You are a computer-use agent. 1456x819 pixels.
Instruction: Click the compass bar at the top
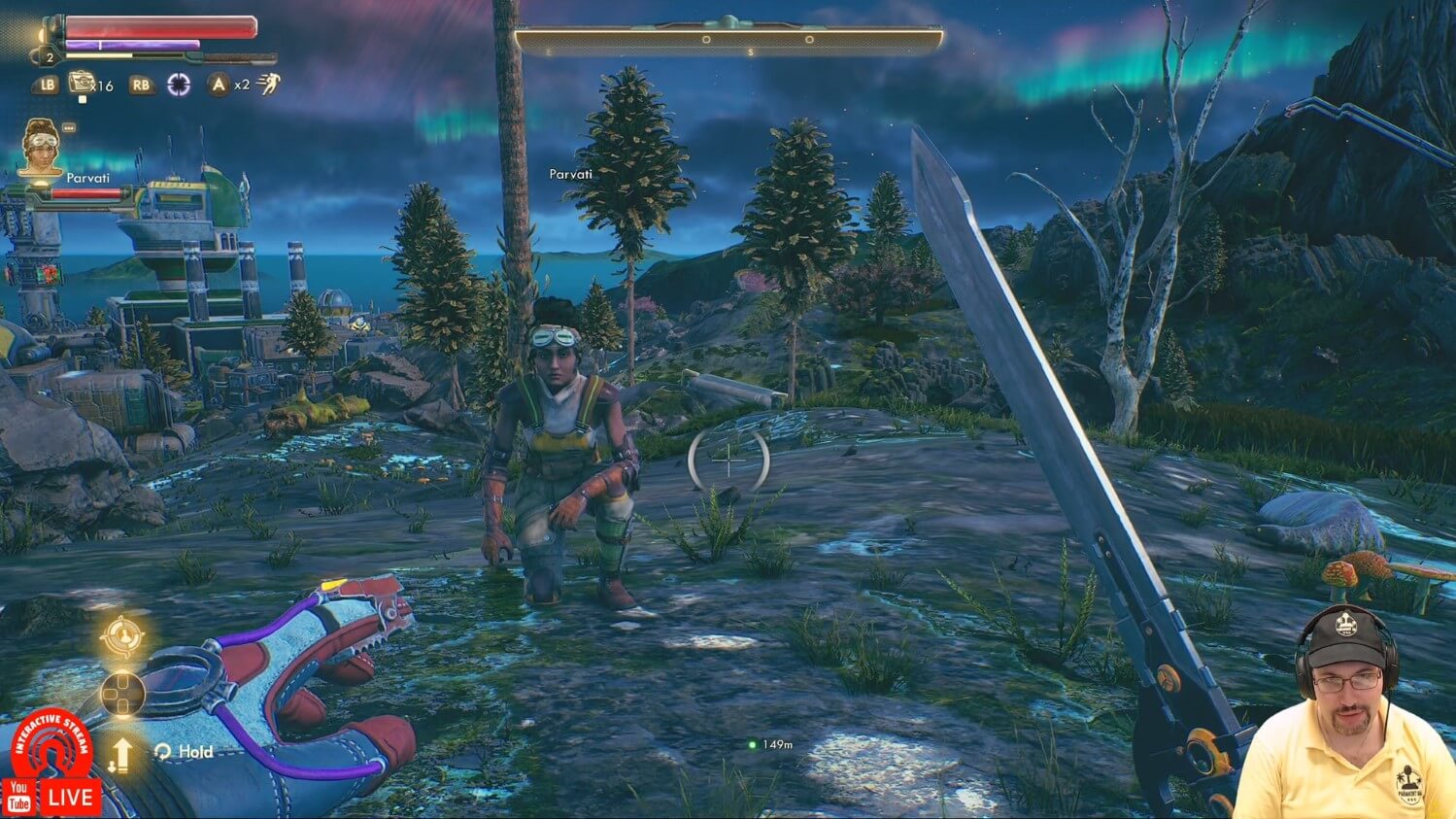[728, 39]
